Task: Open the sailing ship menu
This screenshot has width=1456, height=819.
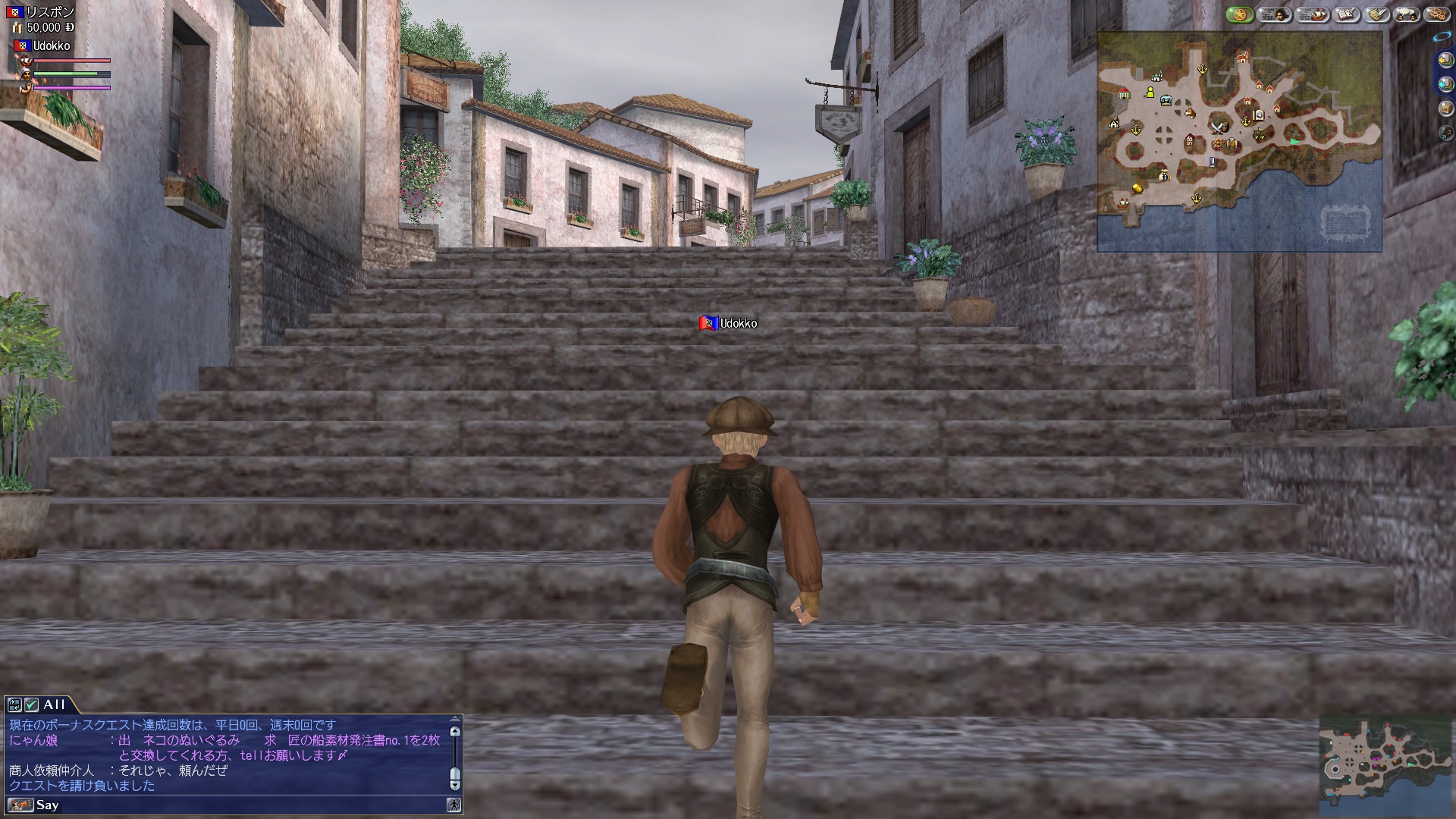Action: [1310, 14]
